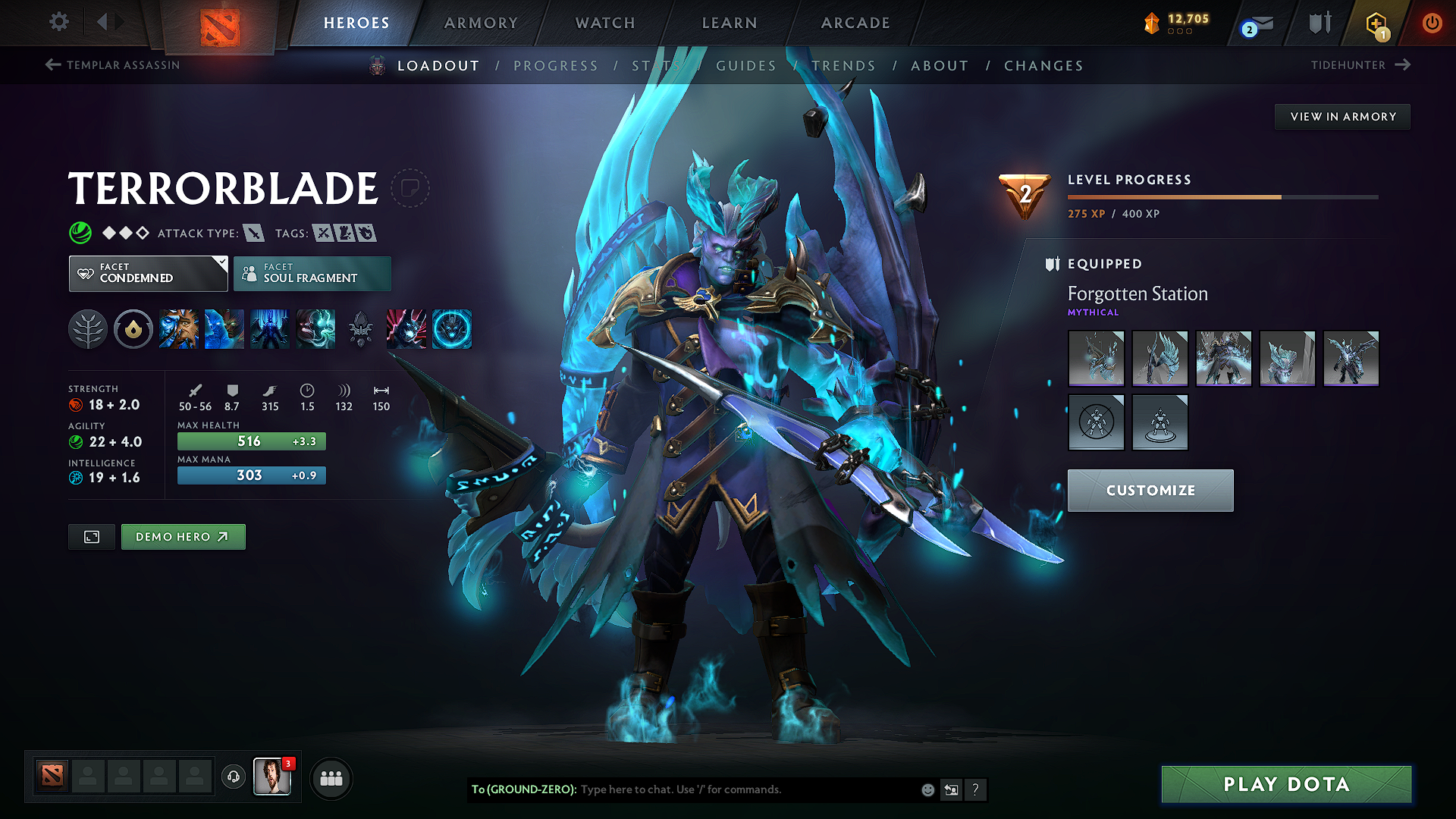Image resolution: width=1456 pixels, height=819 pixels.
Task: Open the ARMORY menu item
Action: [481, 23]
